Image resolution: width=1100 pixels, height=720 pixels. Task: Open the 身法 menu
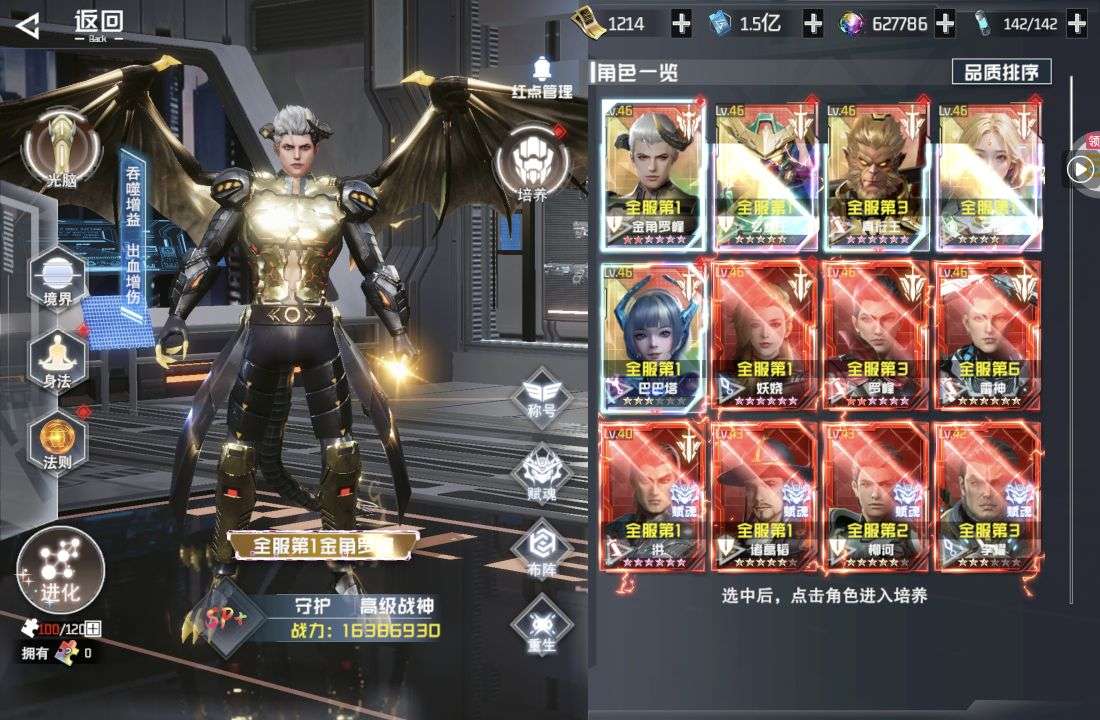click(x=57, y=357)
